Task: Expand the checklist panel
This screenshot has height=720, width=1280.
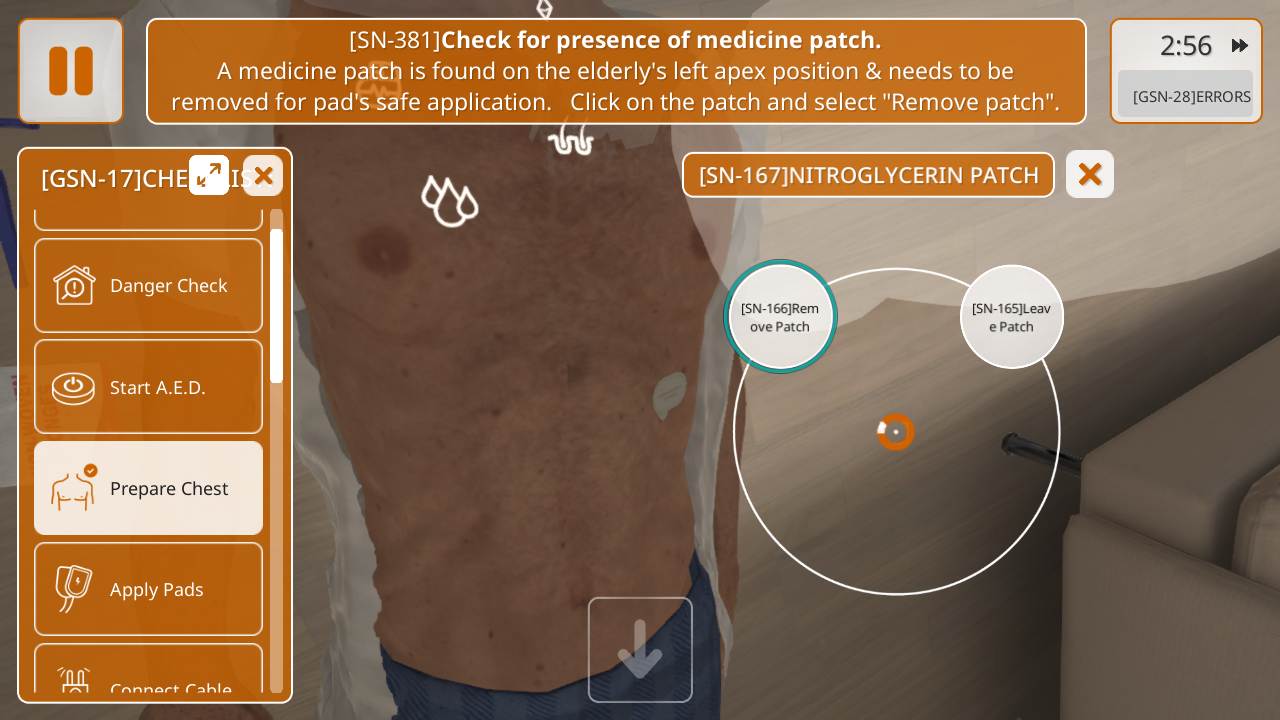Action: [x=209, y=175]
